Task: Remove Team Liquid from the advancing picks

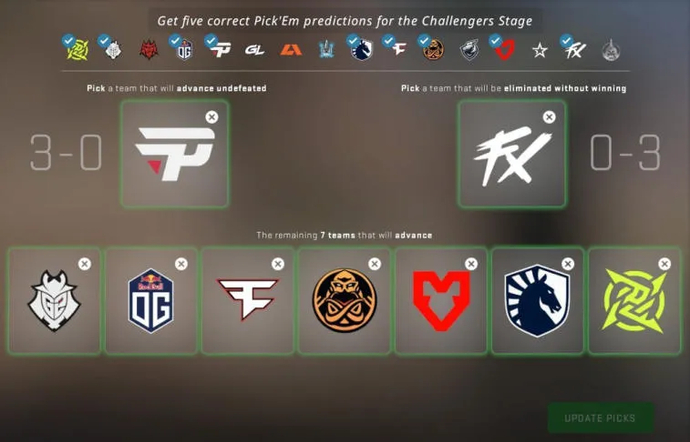Action: point(568,264)
